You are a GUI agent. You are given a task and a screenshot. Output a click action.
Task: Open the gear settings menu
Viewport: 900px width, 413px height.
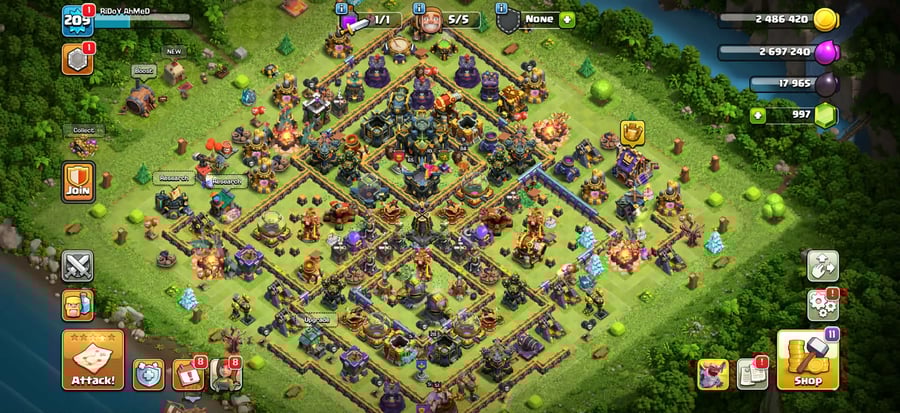pyautogui.click(x=823, y=304)
